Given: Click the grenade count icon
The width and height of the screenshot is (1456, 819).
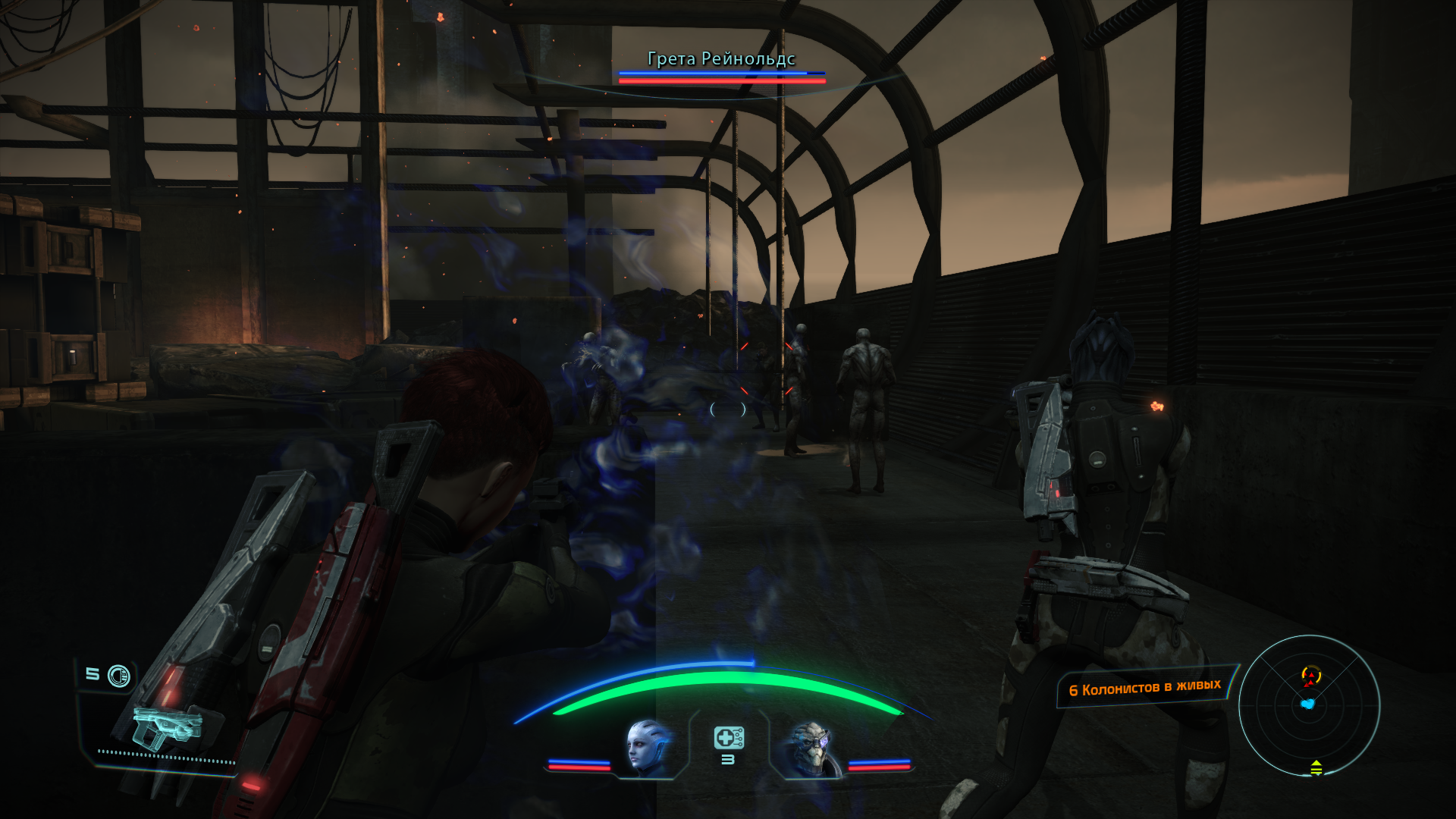Looking at the screenshot, I should tap(118, 676).
